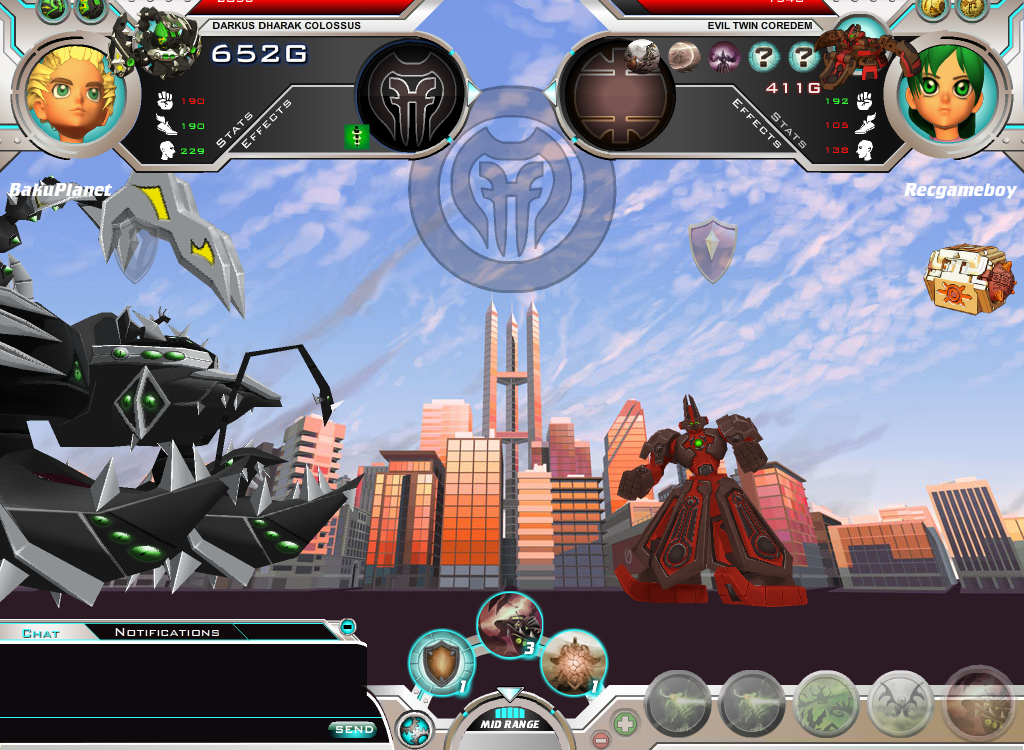Image resolution: width=1024 pixels, height=750 pixels.
Task: Show player's Effects panel under Darkus Dharak
Action: tap(266, 124)
